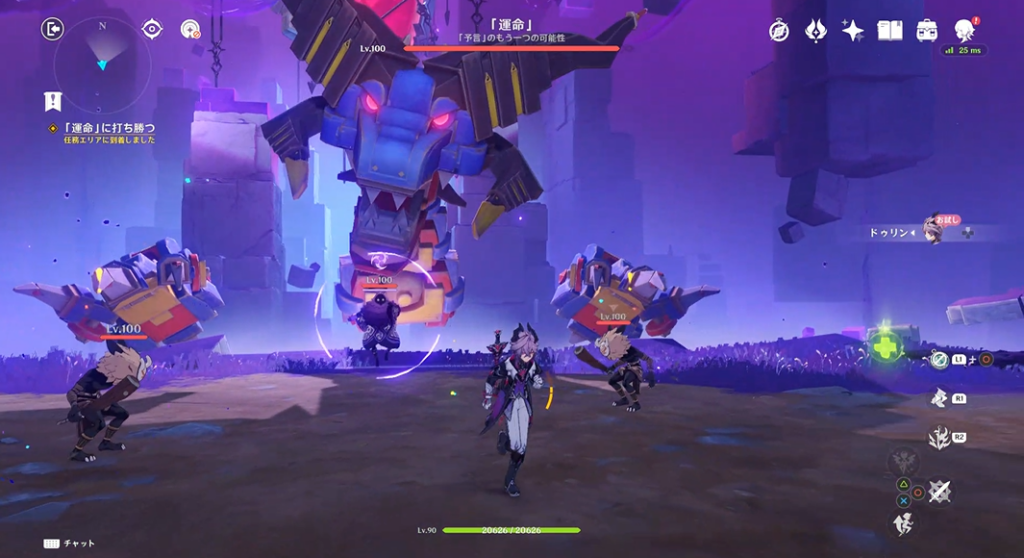Image resolution: width=1024 pixels, height=558 pixels.
Task: Open the winged battle pass icon
Action: tap(816, 30)
